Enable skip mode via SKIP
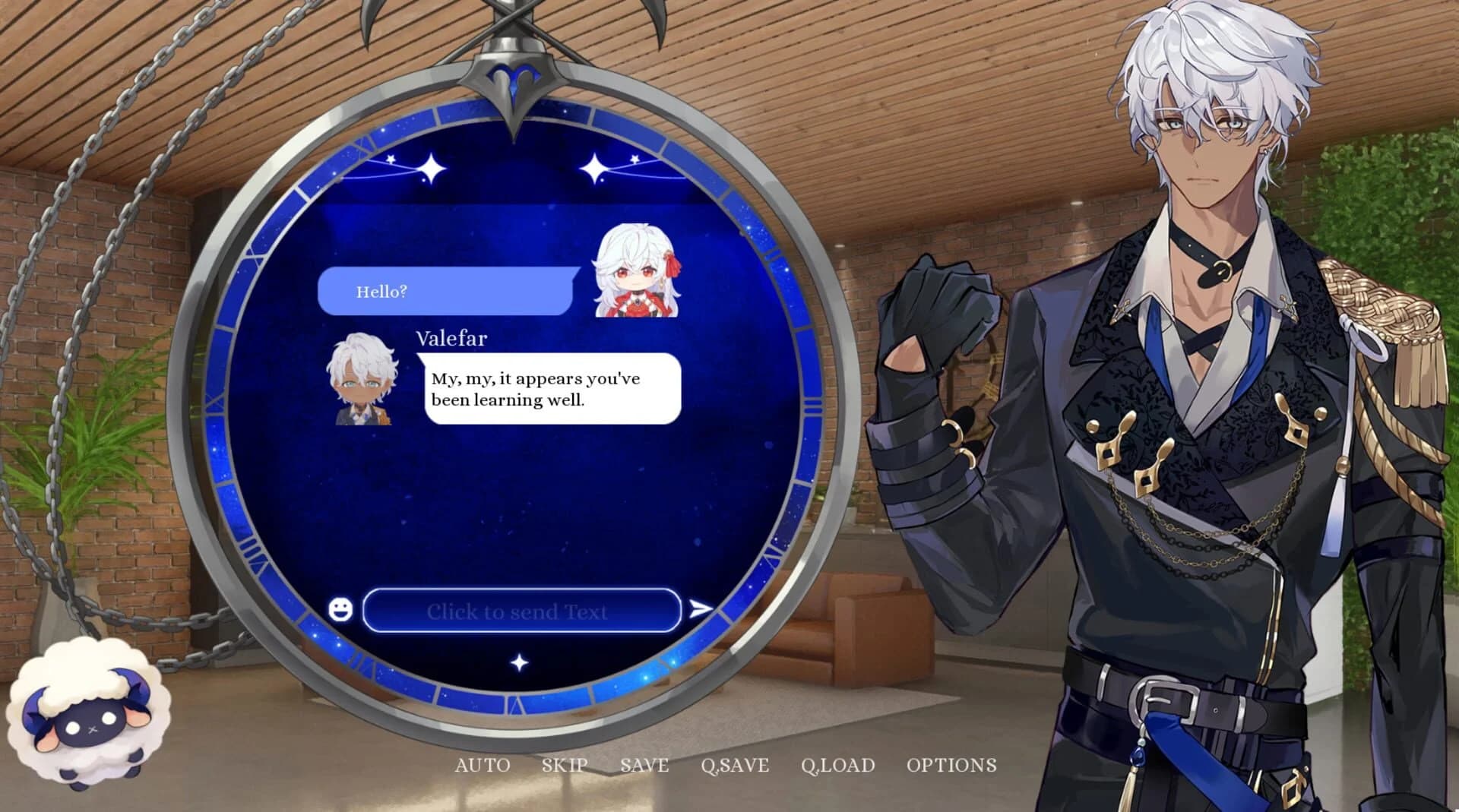 click(565, 765)
